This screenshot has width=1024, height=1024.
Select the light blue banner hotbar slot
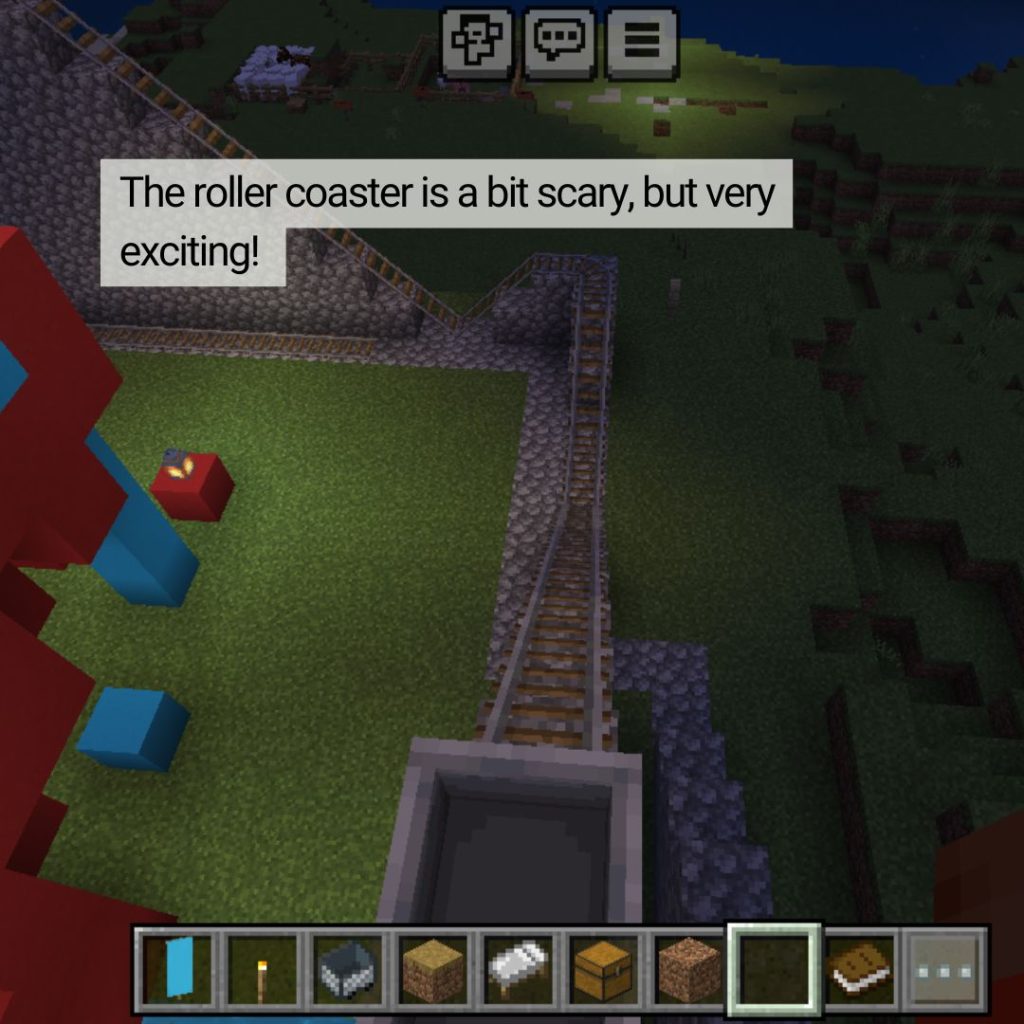click(x=178, y=968)
